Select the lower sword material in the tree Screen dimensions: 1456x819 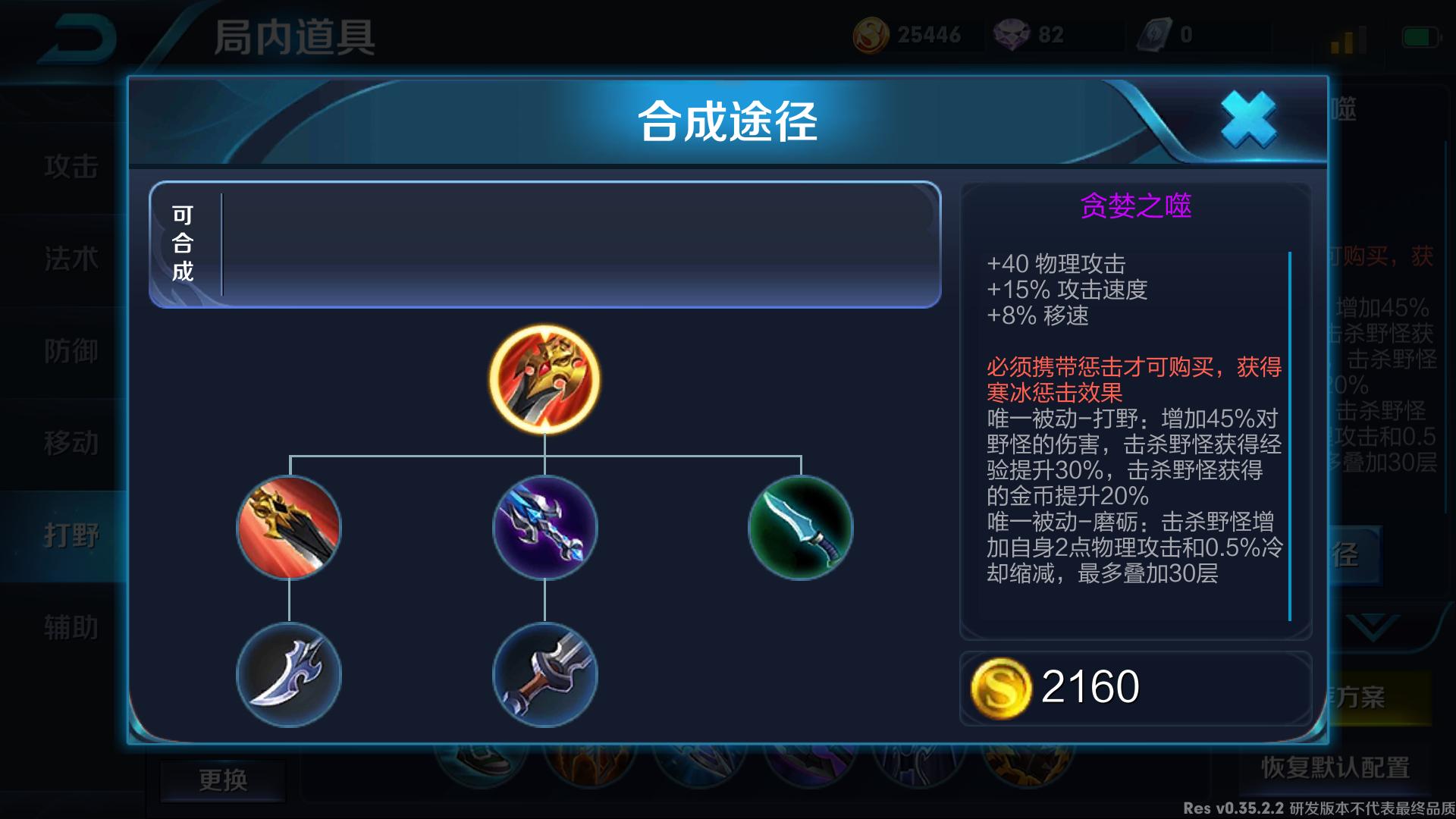(x=544, y=673)
